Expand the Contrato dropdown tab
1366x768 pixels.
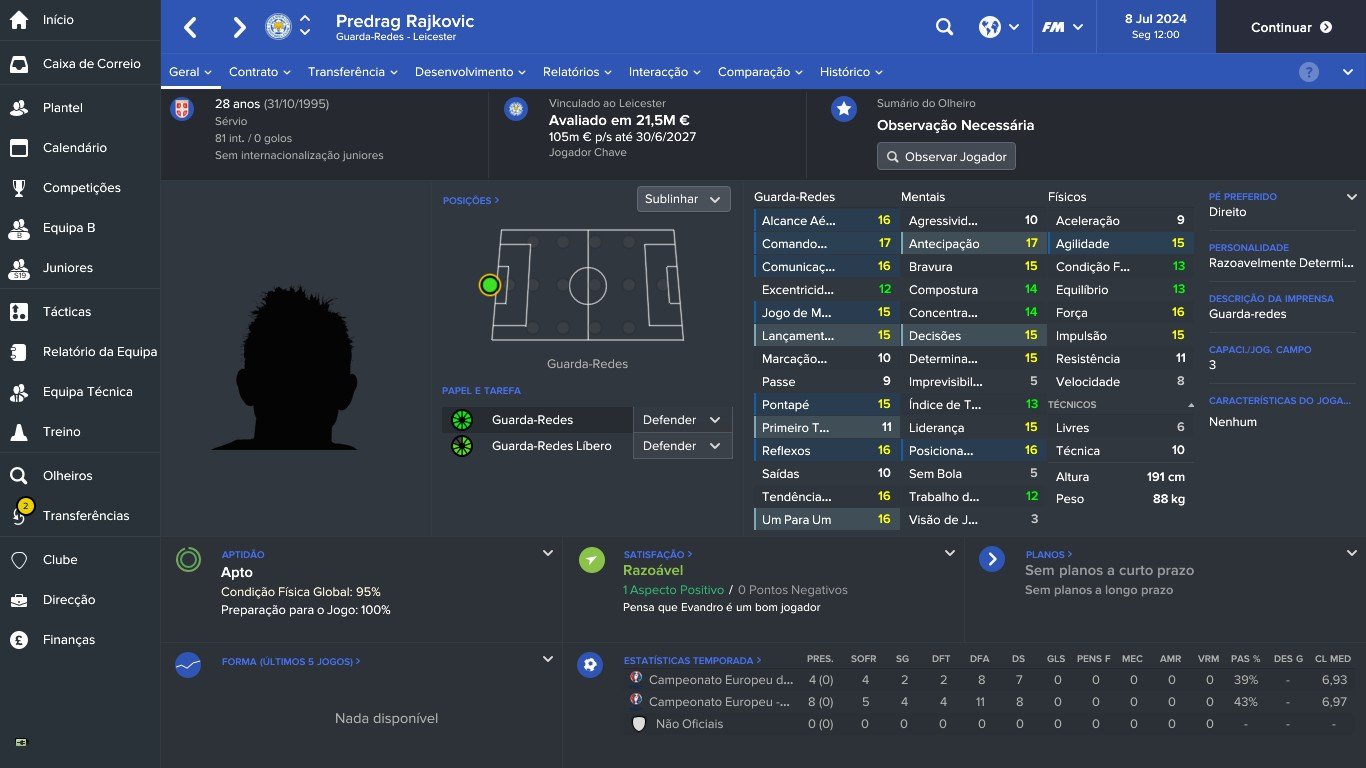[259, 72]
